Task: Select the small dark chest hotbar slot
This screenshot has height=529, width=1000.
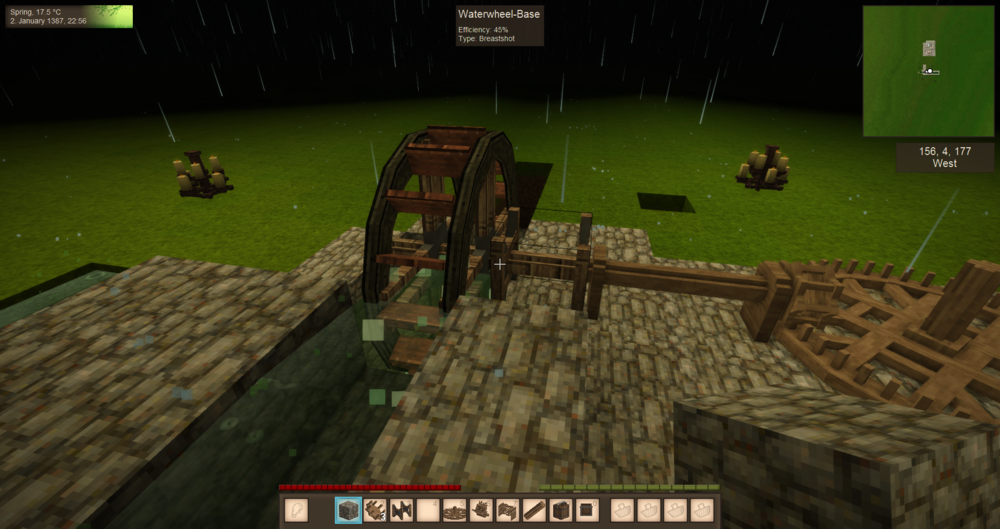Action: click(588, 510)
